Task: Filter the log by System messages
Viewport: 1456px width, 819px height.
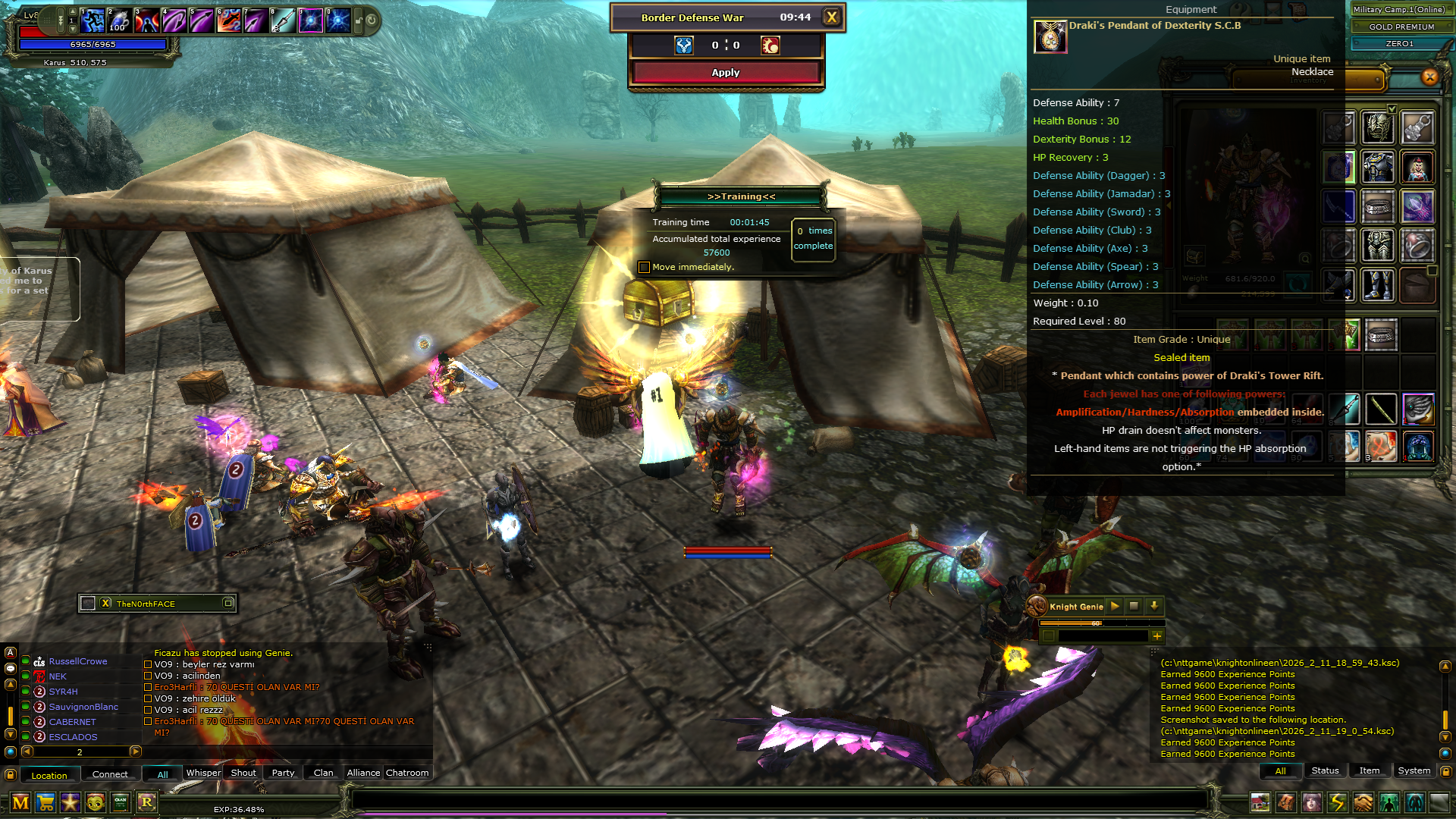Action: (x=1414, y=770)
